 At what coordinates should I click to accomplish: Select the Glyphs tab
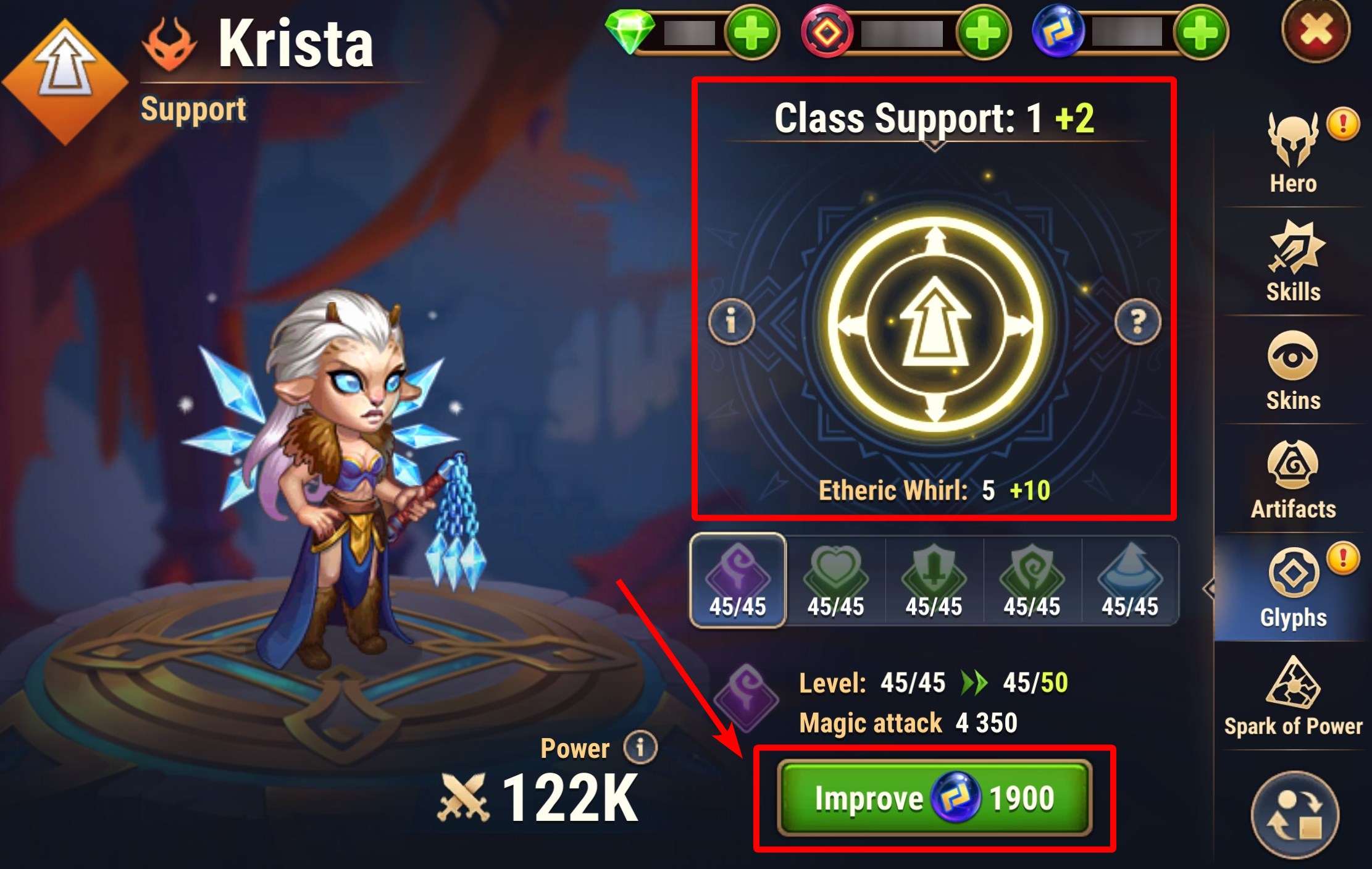[x=1293, y=588]
